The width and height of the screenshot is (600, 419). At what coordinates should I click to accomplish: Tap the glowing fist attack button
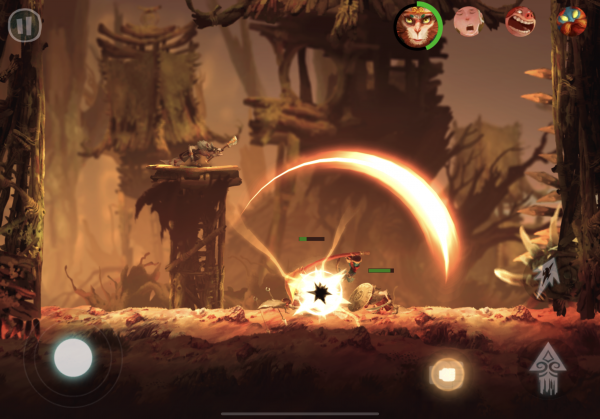[x=447, y=374]
